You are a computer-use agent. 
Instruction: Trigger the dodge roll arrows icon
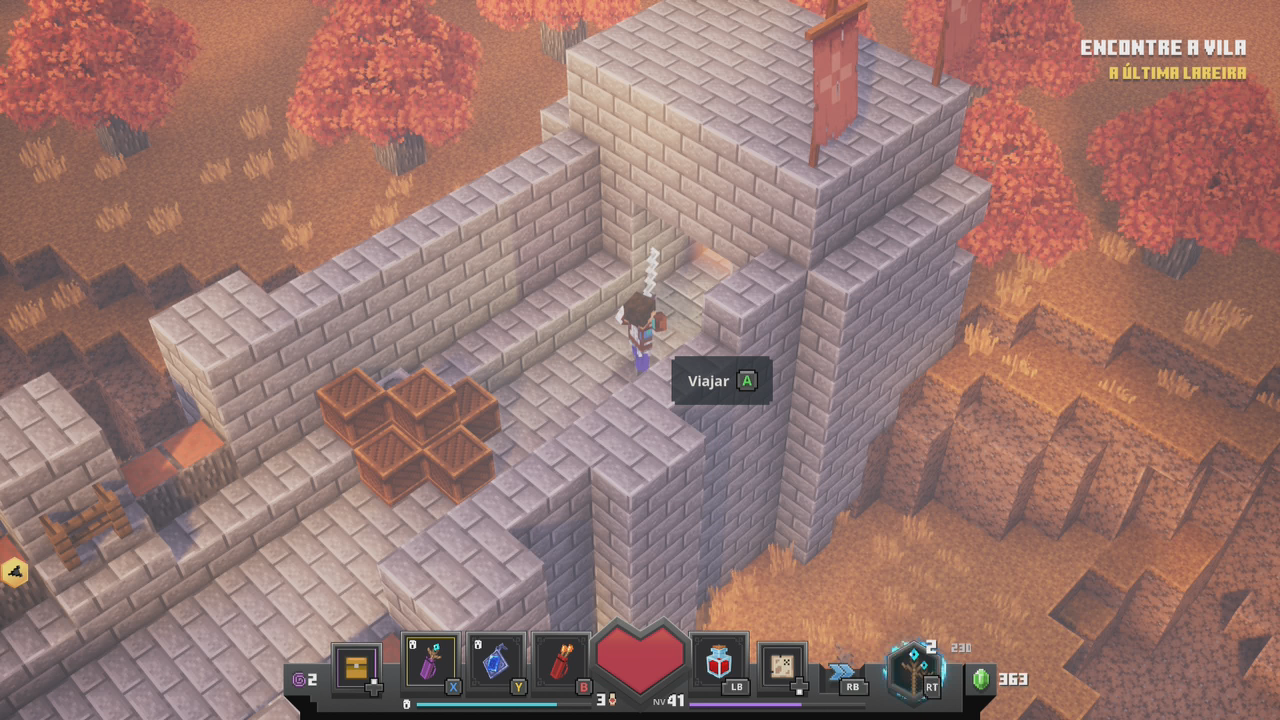843,672
